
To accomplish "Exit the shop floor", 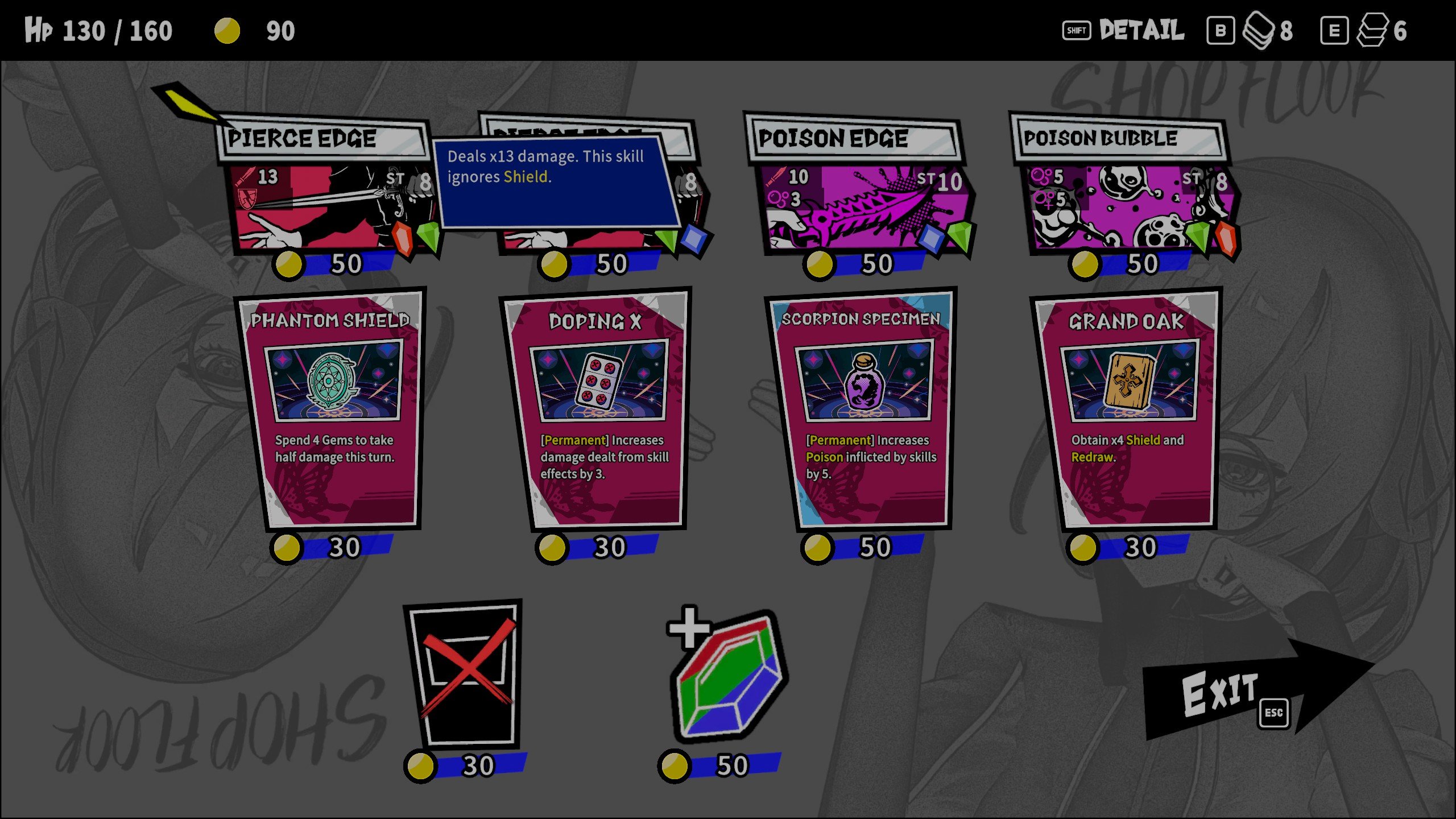I will pyautogui.click(x=1240, y=691).
